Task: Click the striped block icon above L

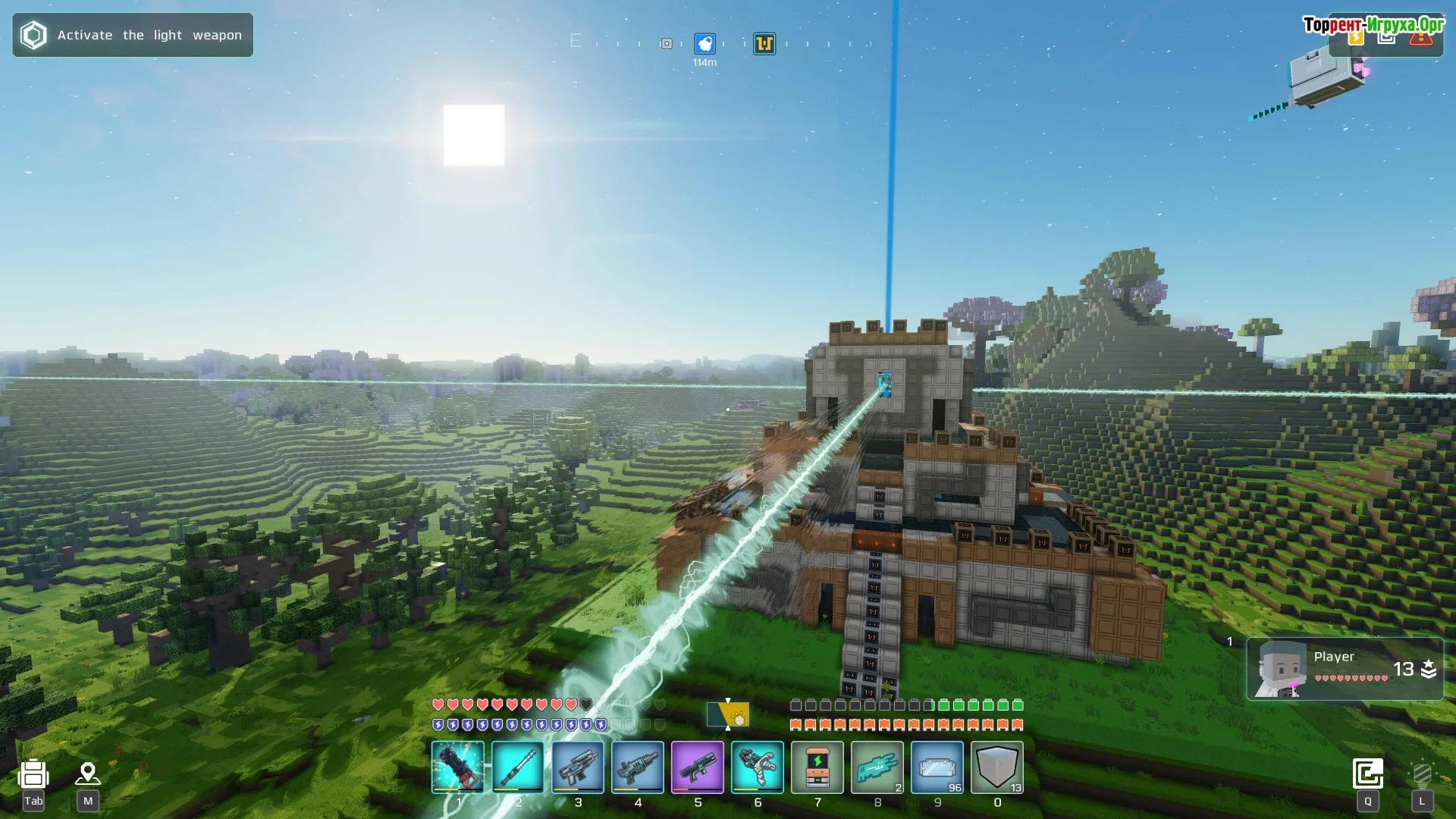Action: point(1422,773)
